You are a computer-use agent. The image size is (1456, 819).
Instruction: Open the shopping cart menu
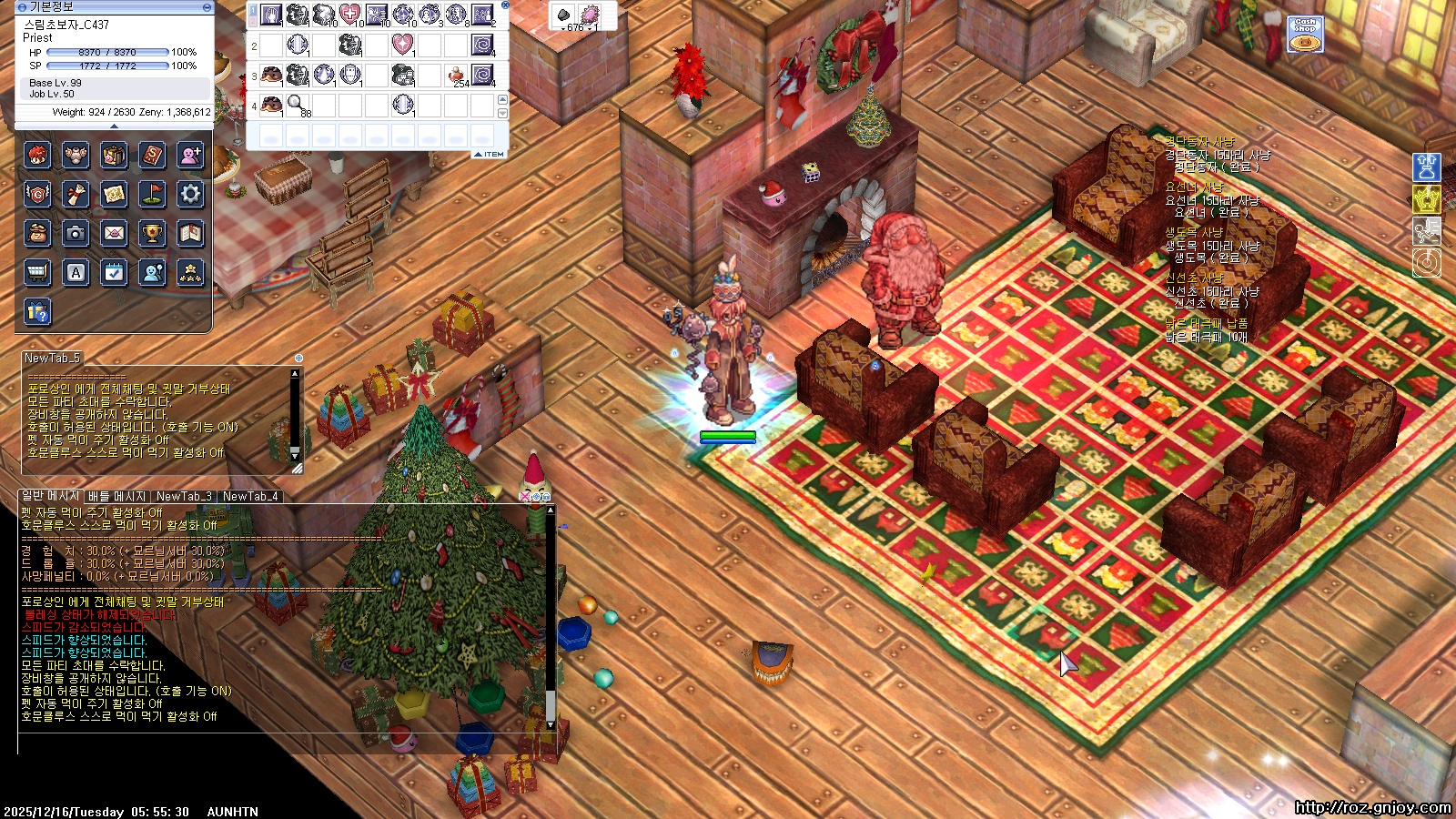coord(37,272)
